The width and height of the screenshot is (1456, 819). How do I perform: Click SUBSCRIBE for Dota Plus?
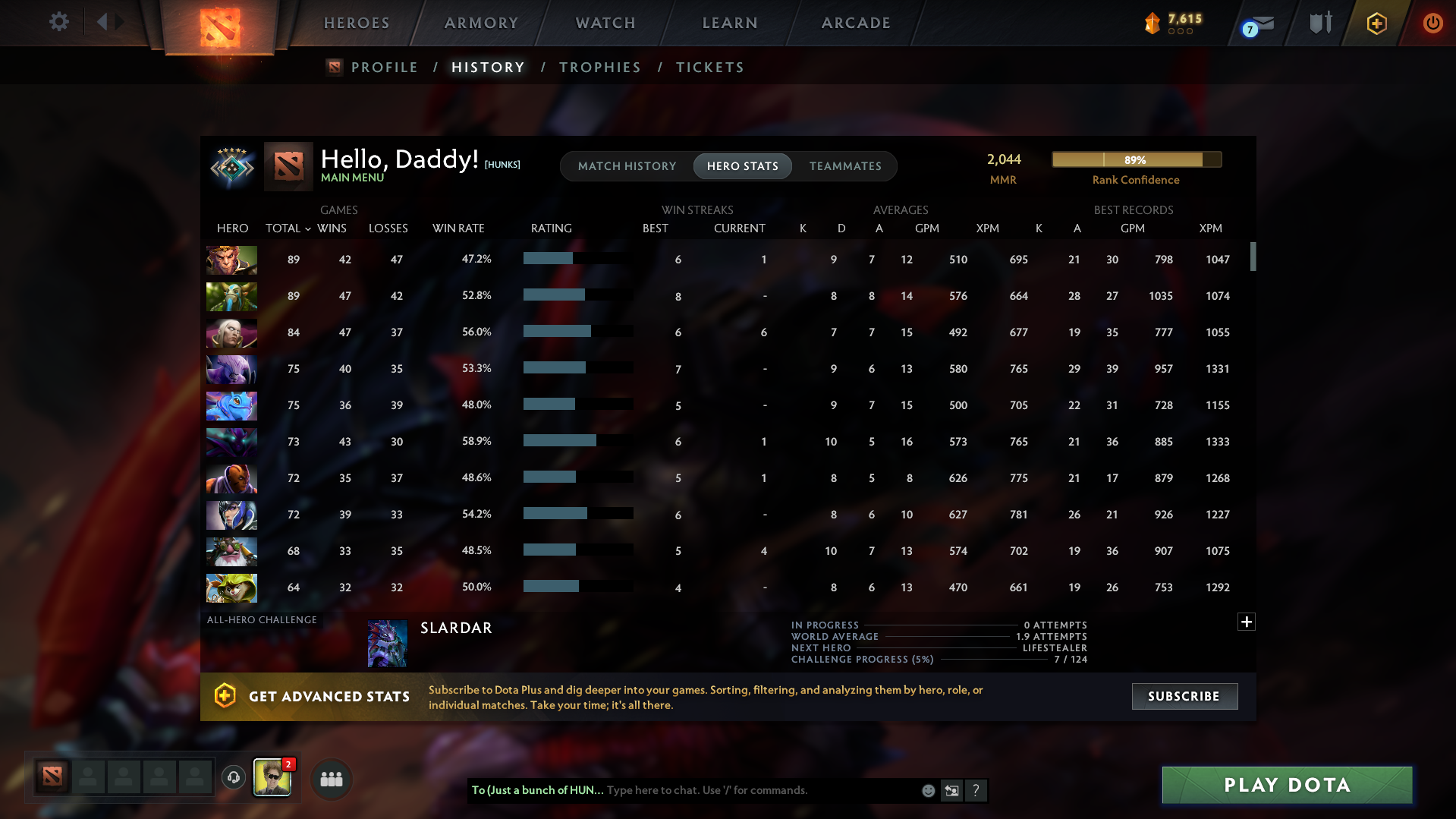tap(1184, 696)
